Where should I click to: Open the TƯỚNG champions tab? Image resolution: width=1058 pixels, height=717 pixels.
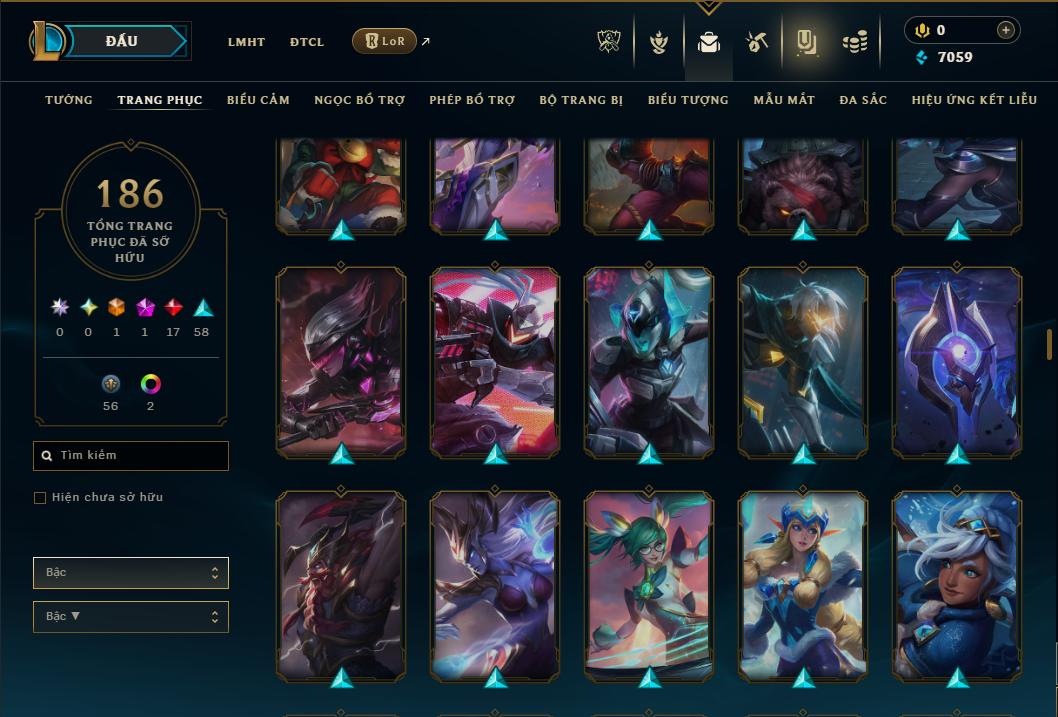pyautogui.click(x=69, y=100)
